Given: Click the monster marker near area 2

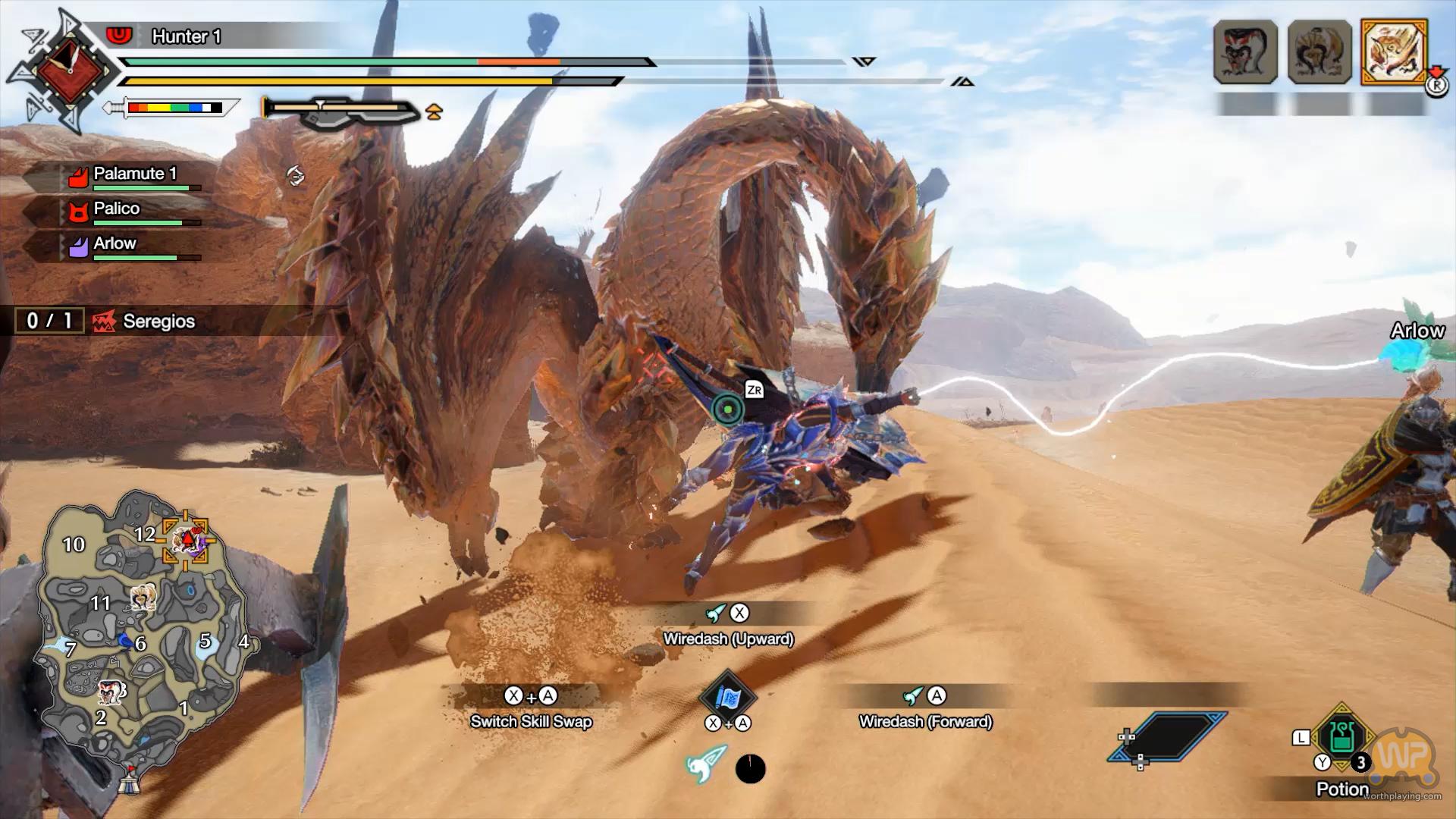Looking at the screenshot, I should (x=110, y=691).
